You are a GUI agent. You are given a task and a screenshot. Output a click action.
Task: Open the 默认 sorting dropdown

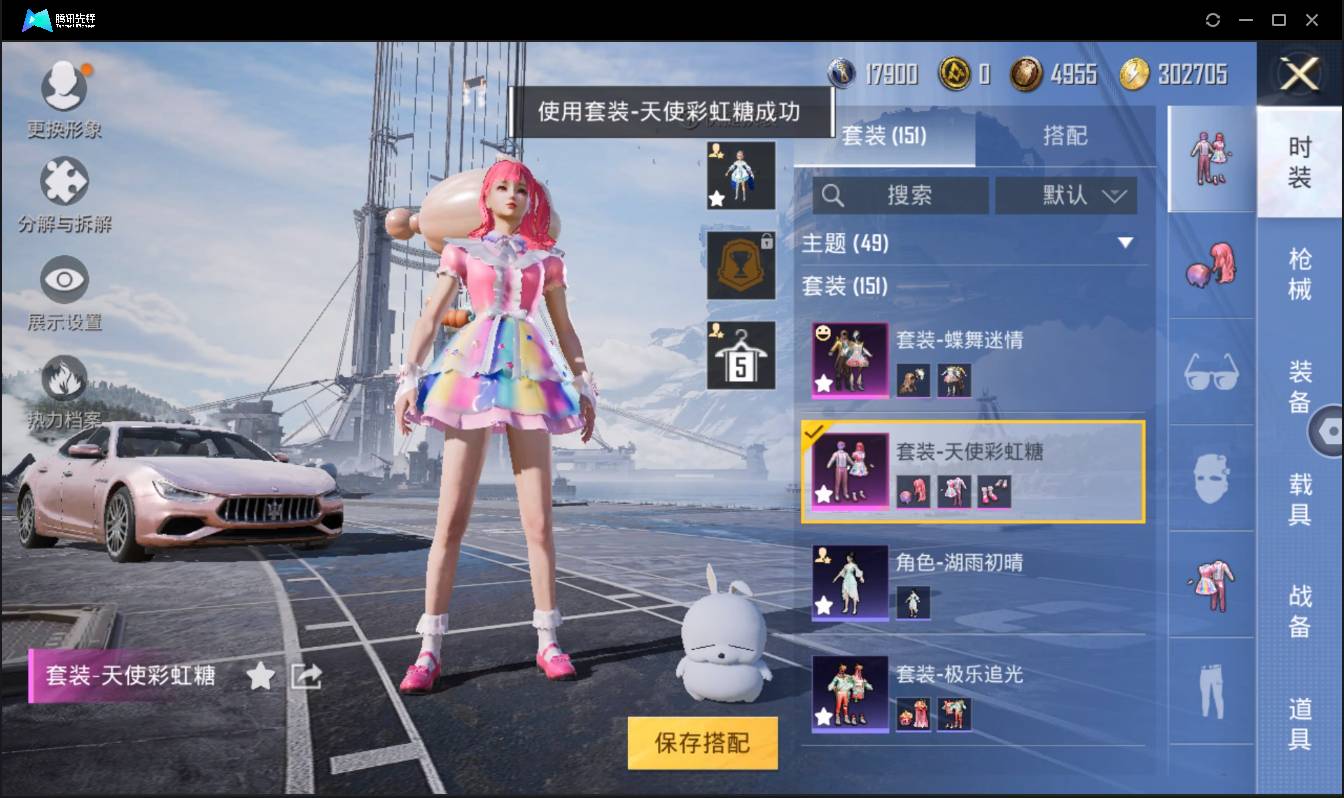(1066, 196)
